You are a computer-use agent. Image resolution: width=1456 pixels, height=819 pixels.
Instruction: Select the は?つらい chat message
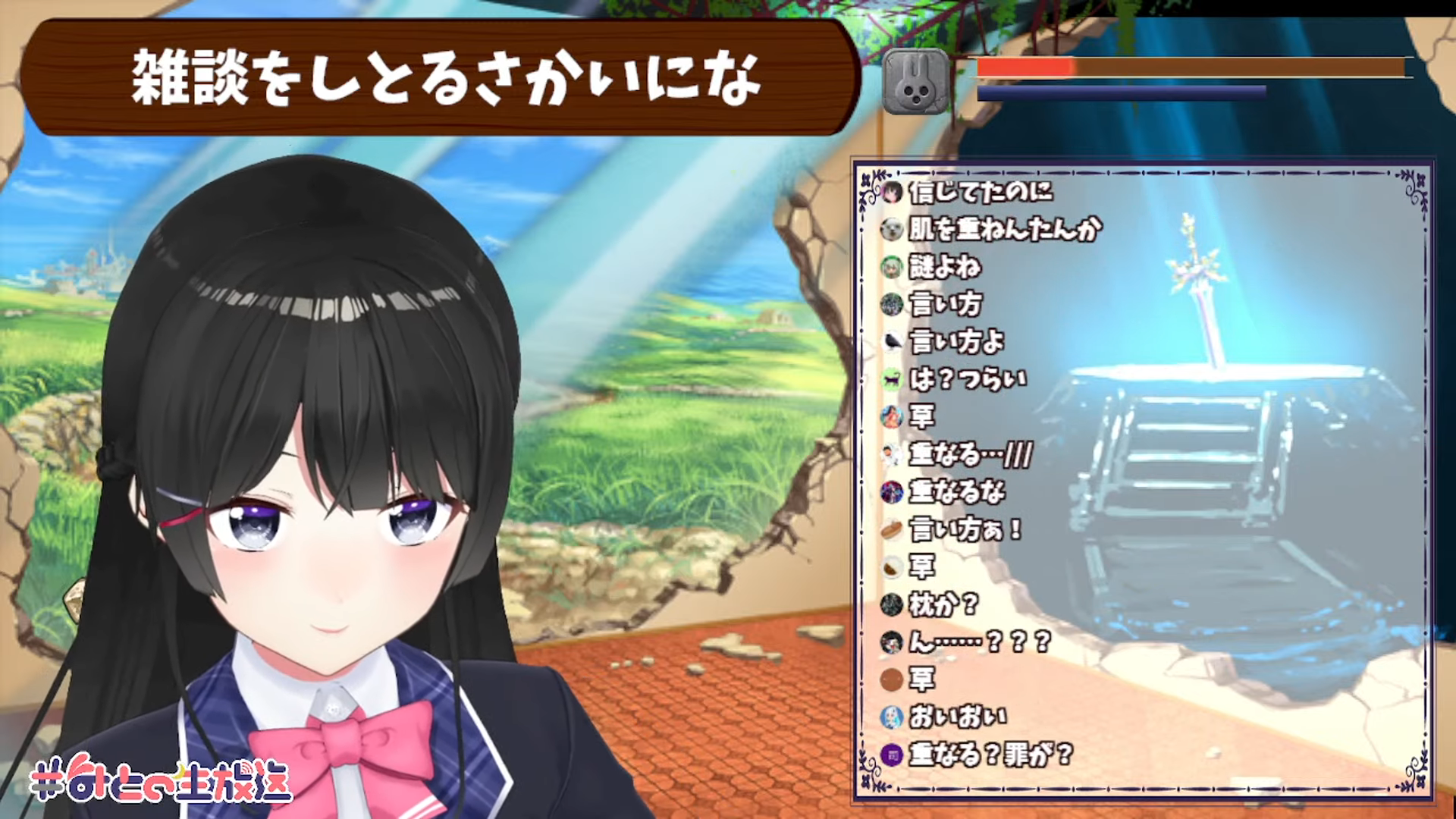point(968,378)
